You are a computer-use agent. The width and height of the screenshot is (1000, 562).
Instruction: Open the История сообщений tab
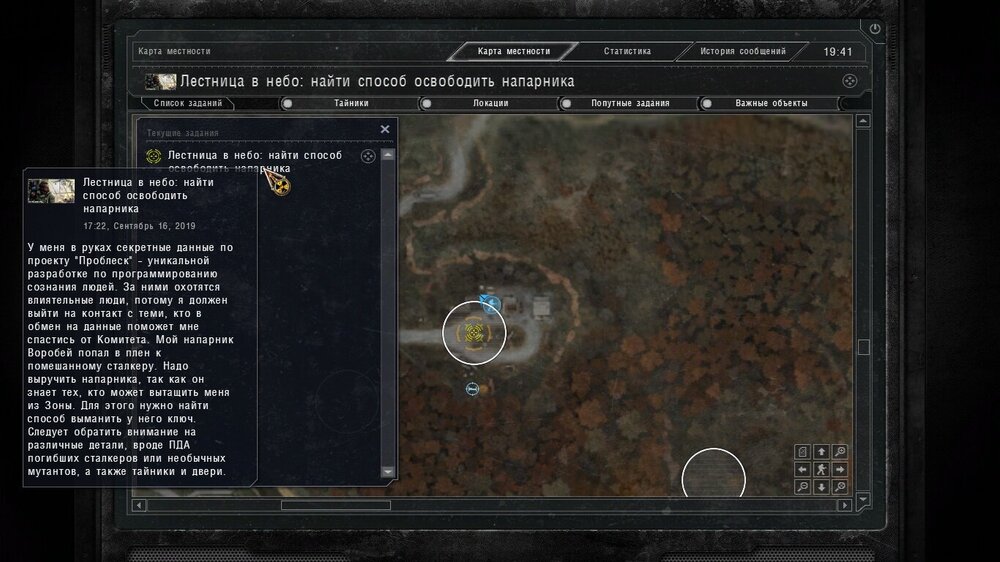742,52
